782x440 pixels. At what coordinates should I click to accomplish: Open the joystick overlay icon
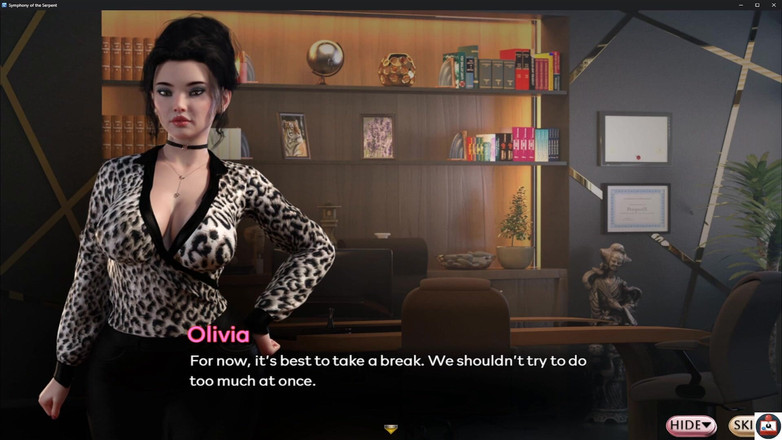[768, 426]
